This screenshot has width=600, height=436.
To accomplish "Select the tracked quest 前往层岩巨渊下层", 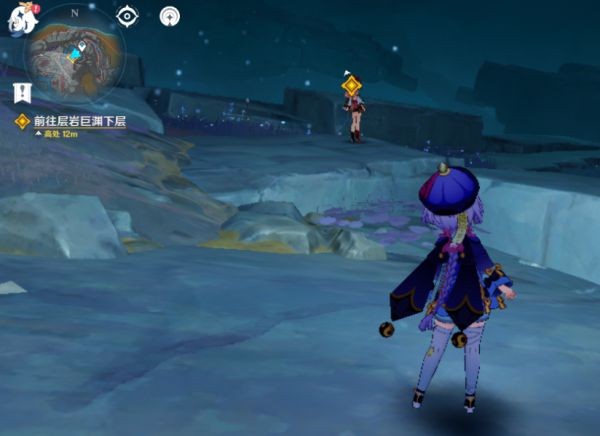I will [80, 121].
